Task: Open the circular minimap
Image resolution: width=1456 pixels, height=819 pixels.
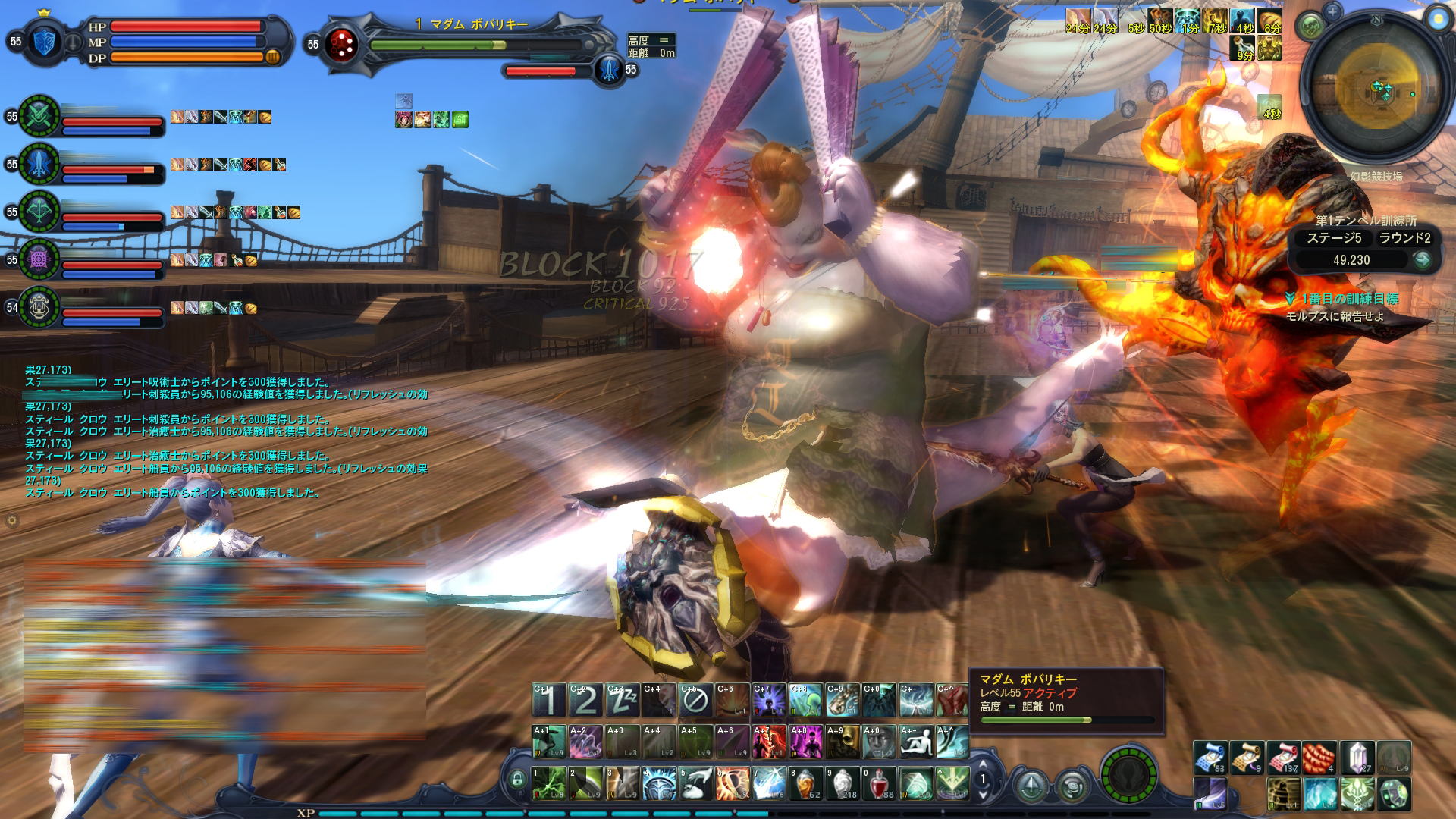Action: coord(1373,93)
